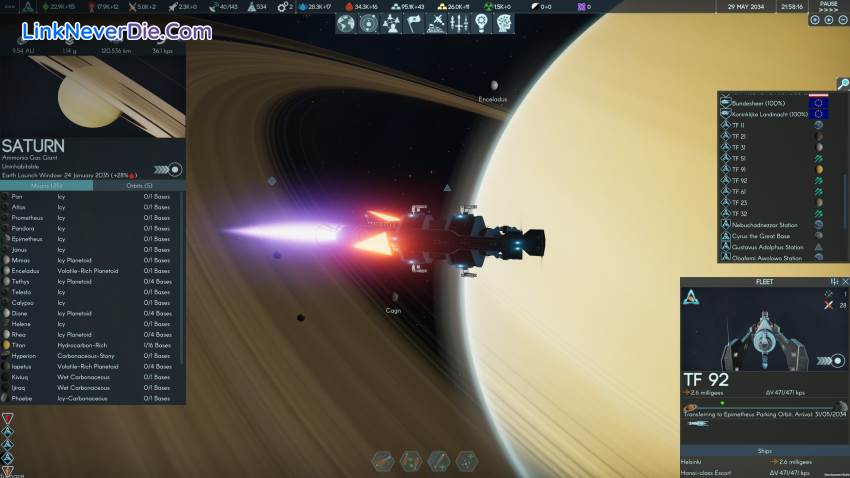Switch to the Orbits tab
This screenshot has height=478, width=850.
[138, 185]
